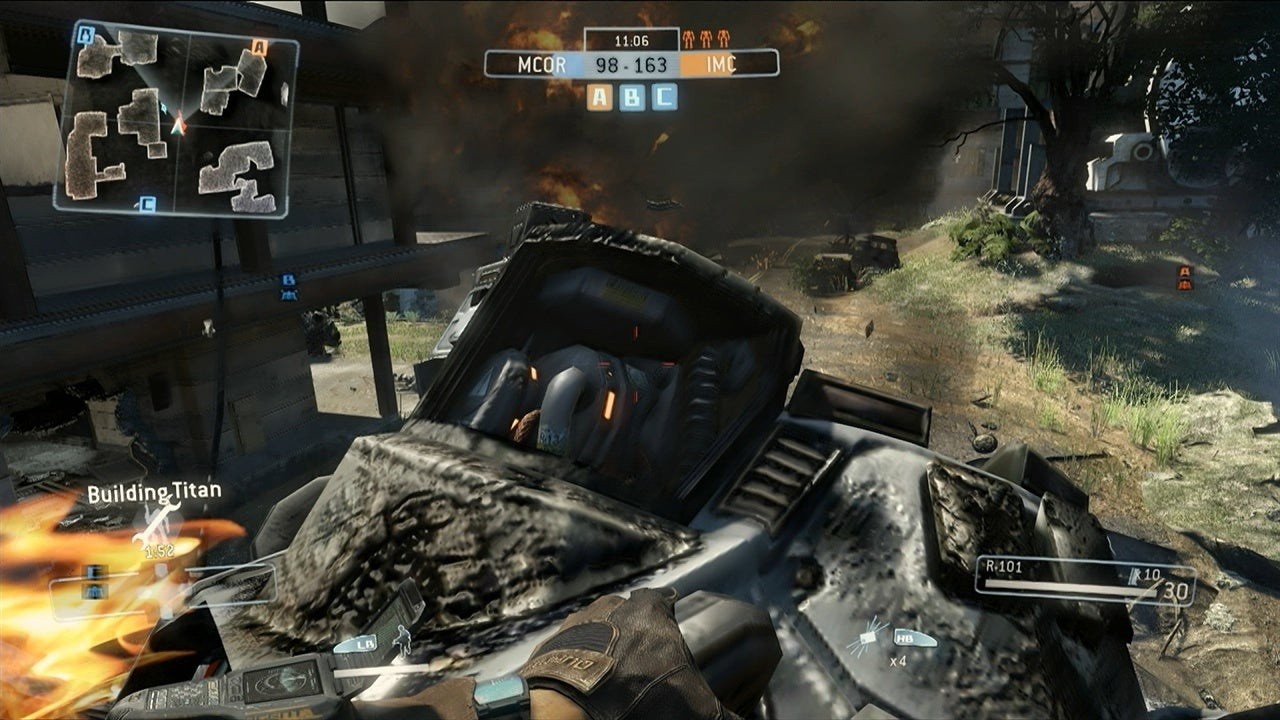Select the player arrow on the minimap
Screen dimensions: 1280x720
[x=178, y=125]
